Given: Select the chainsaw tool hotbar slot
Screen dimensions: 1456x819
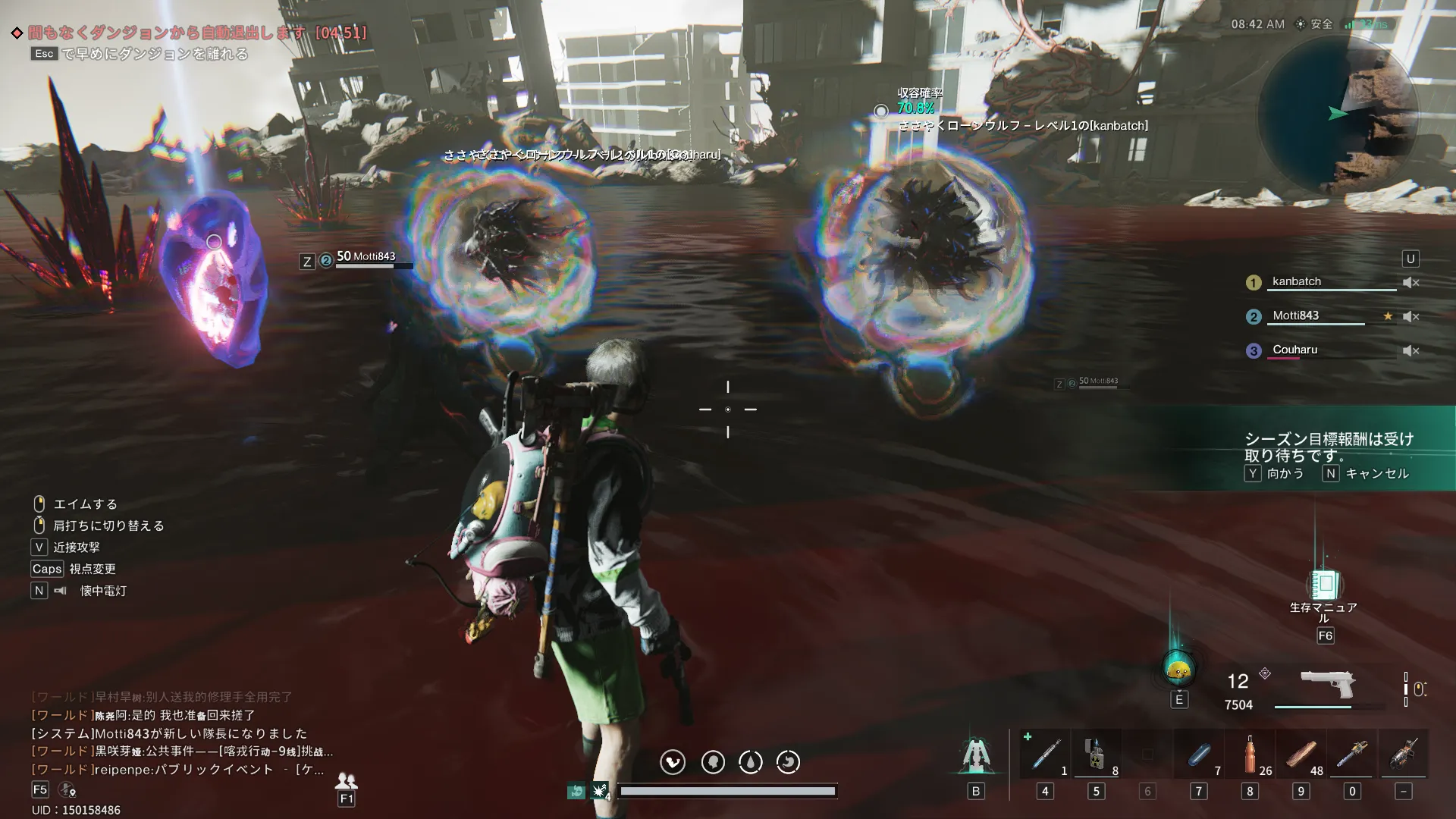Looking at the screenshot, I should click(x=1352, y=754).
